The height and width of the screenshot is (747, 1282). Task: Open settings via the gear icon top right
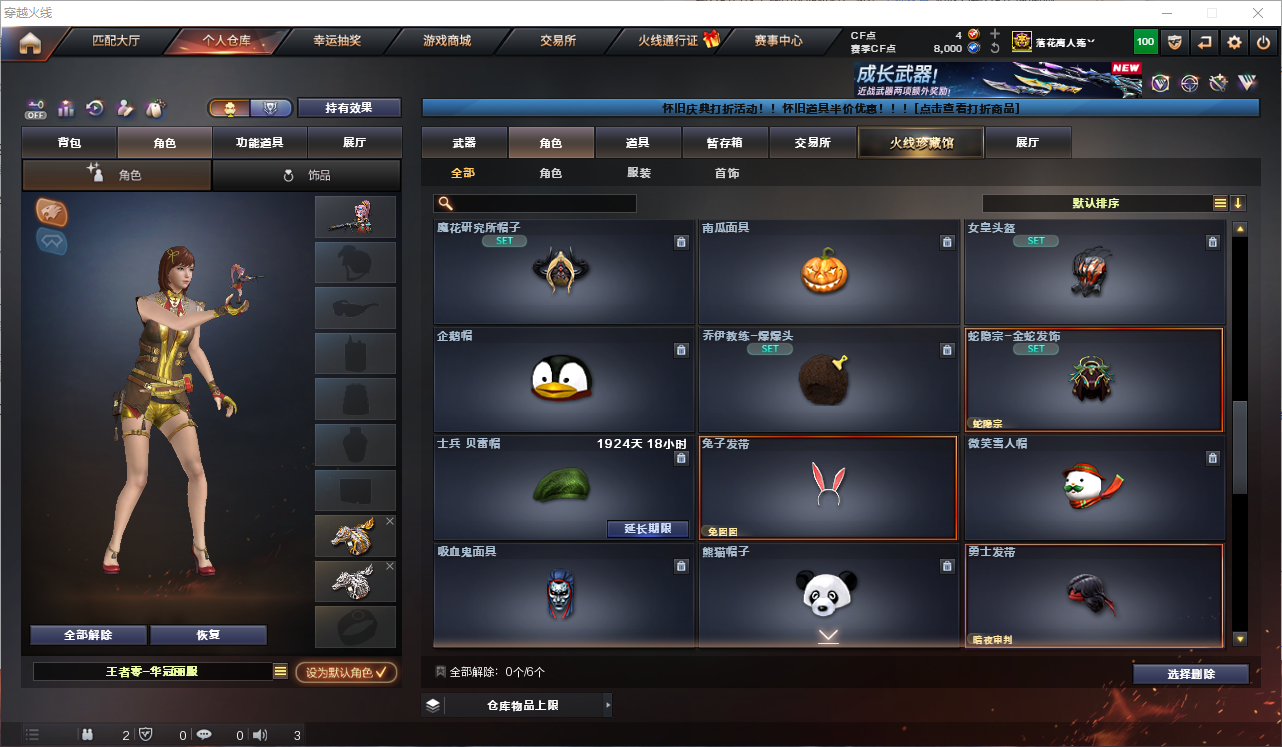[x=1233, y=42]
